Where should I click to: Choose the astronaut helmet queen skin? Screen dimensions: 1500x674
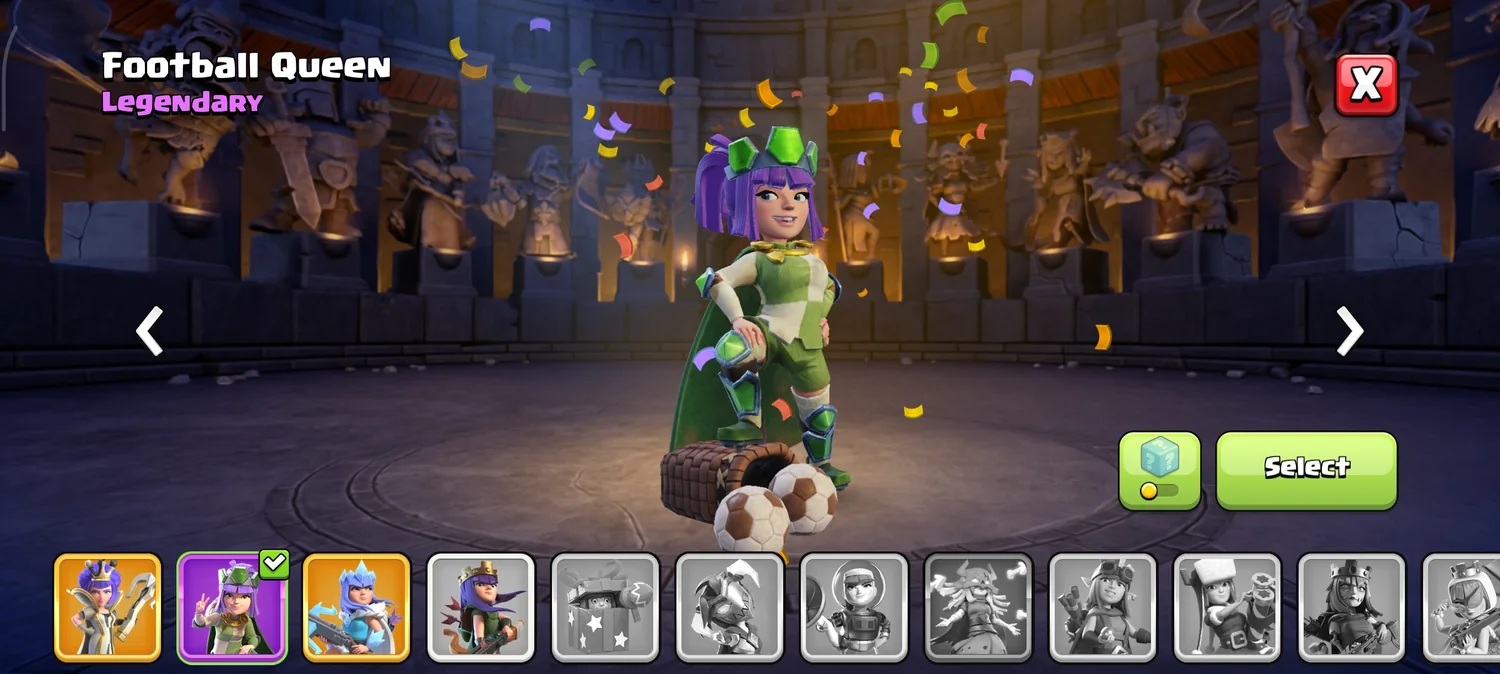[854, 607]
